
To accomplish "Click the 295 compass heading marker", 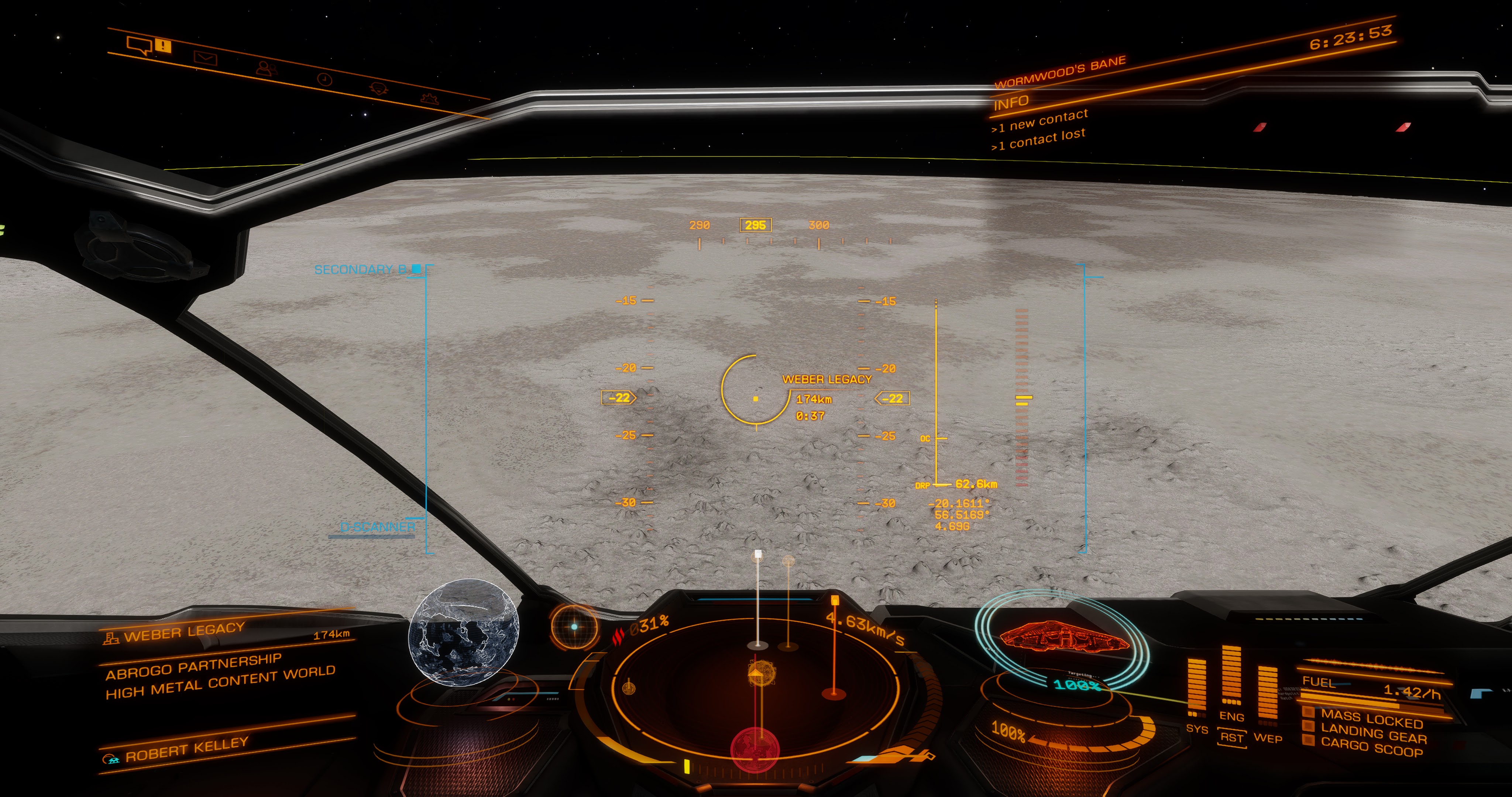I will [755, 225].
